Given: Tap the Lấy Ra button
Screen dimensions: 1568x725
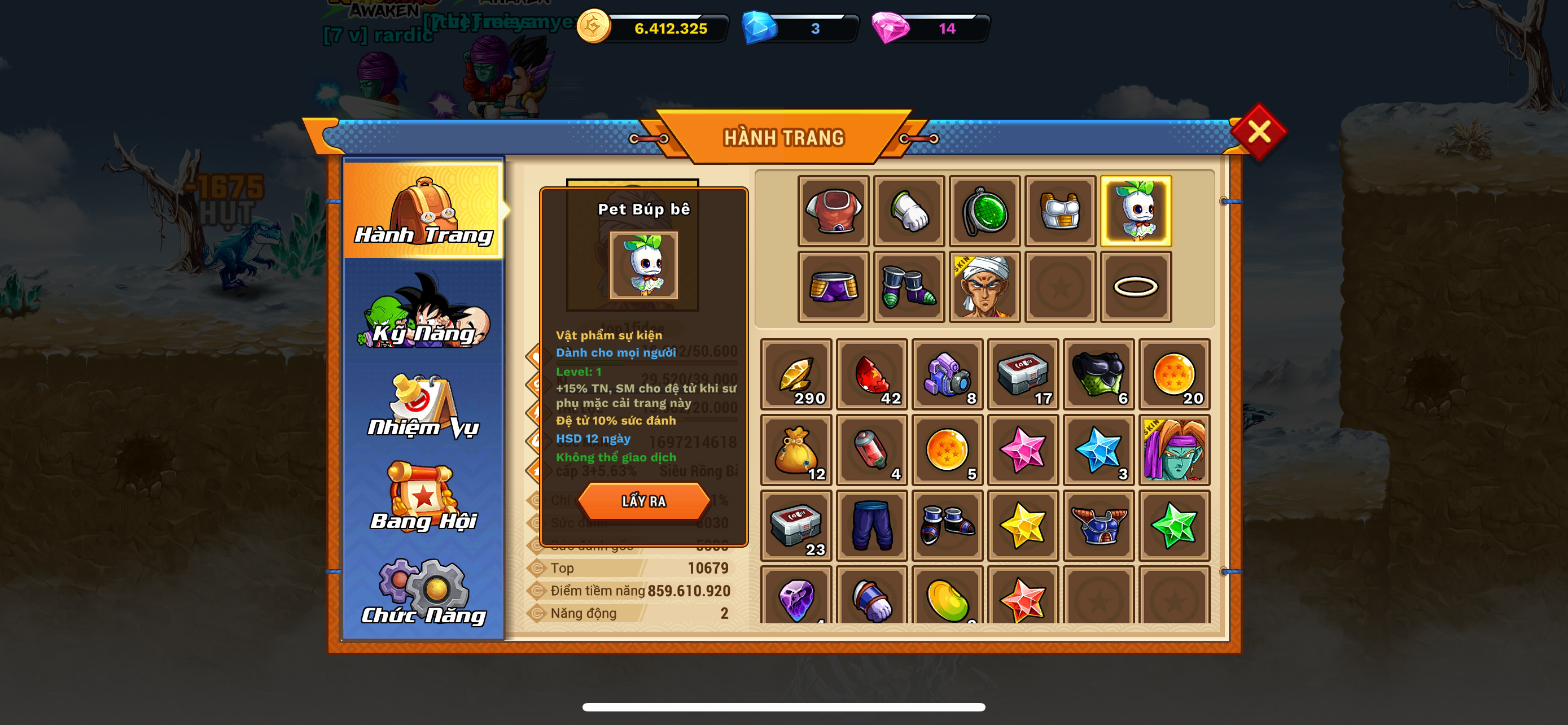Looking at the screenshot, I should point(643,501).
